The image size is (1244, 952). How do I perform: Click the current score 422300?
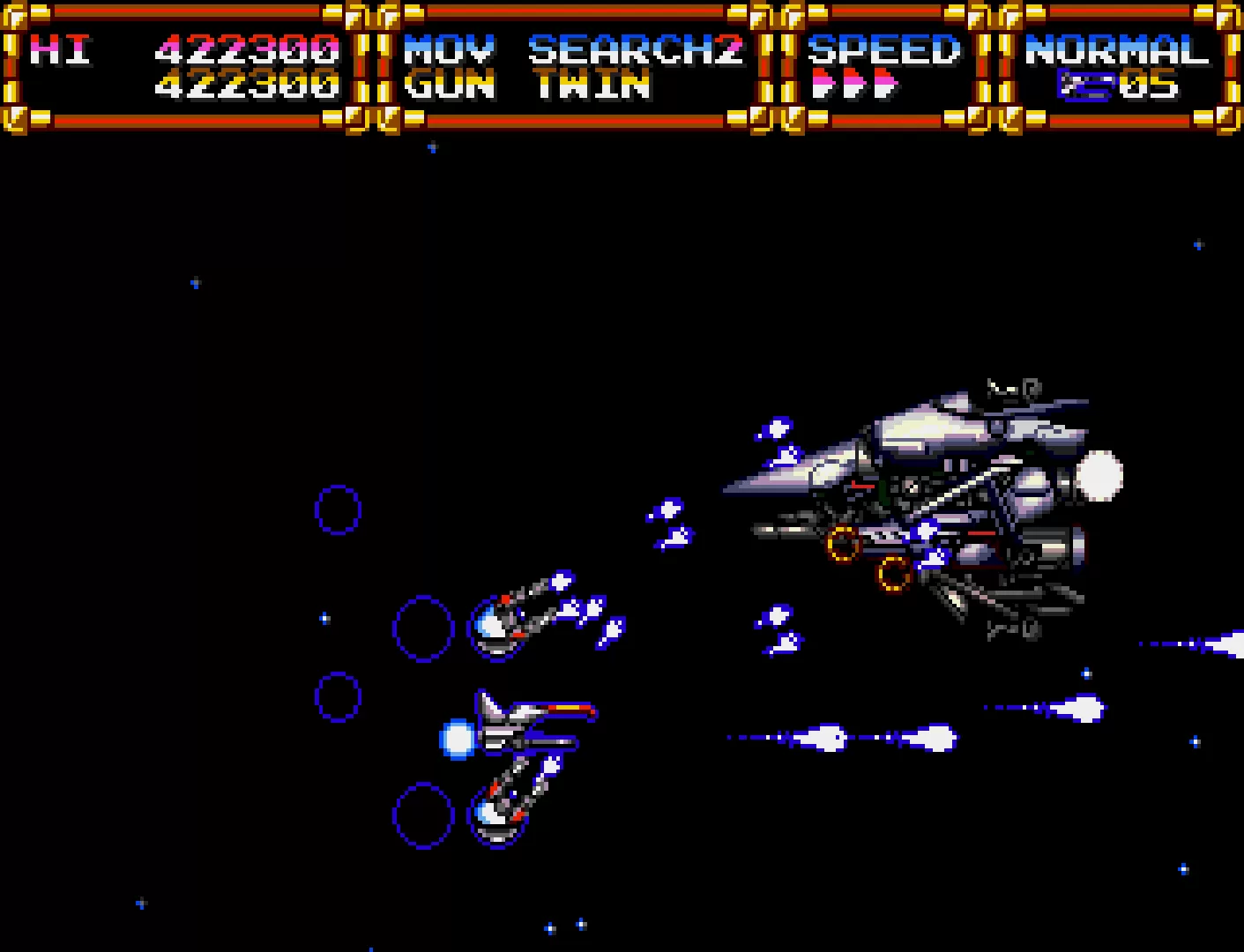247,85
